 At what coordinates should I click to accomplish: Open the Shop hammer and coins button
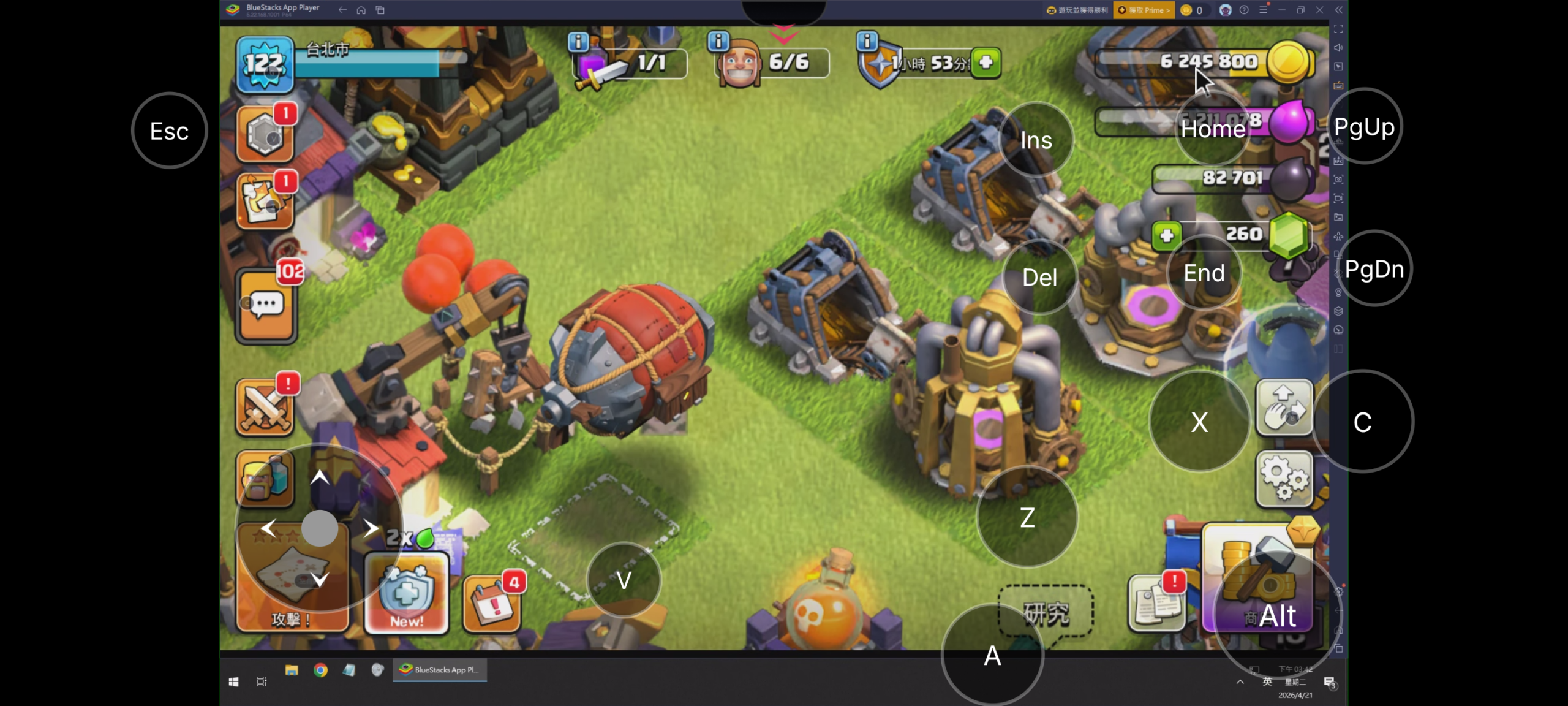coord(1259,579)
